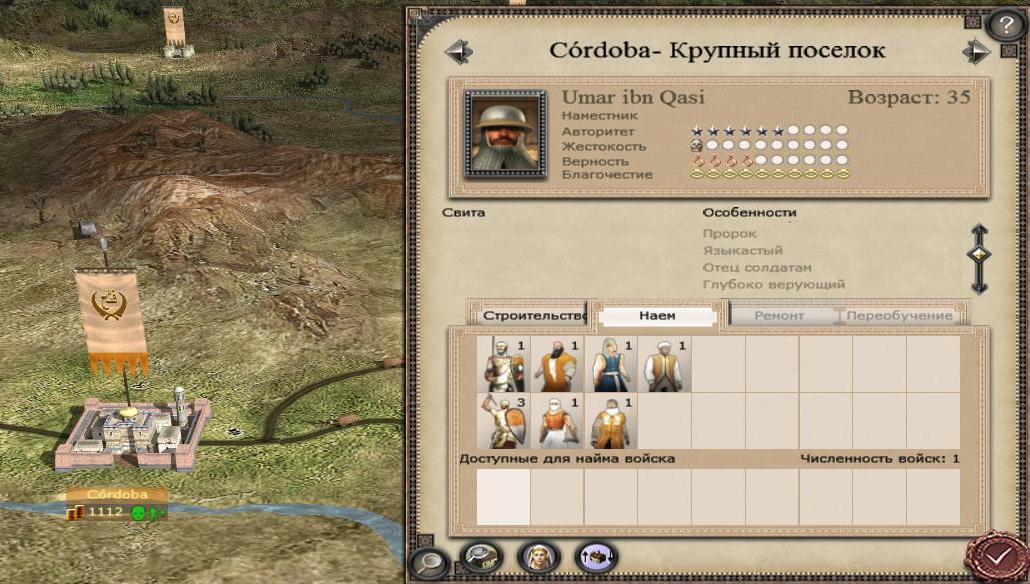The height and width of the screenshot is (584, 1030).
Task: Recruit the shield-bearing warrior with count 3
Action: [503, 422]
